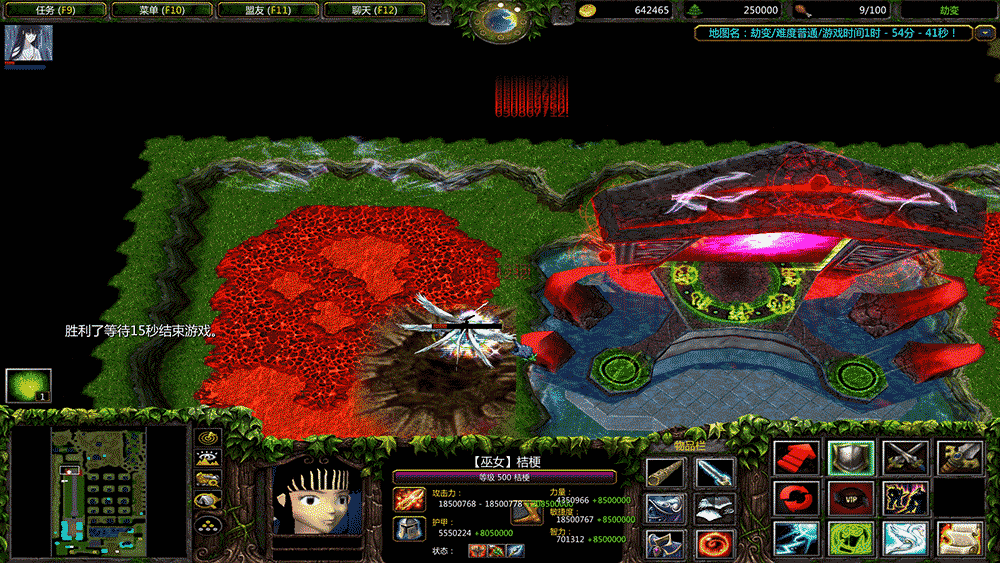Select the hero portrait icon at top-left
The image size is (1000, 563).
click(28, 45)
